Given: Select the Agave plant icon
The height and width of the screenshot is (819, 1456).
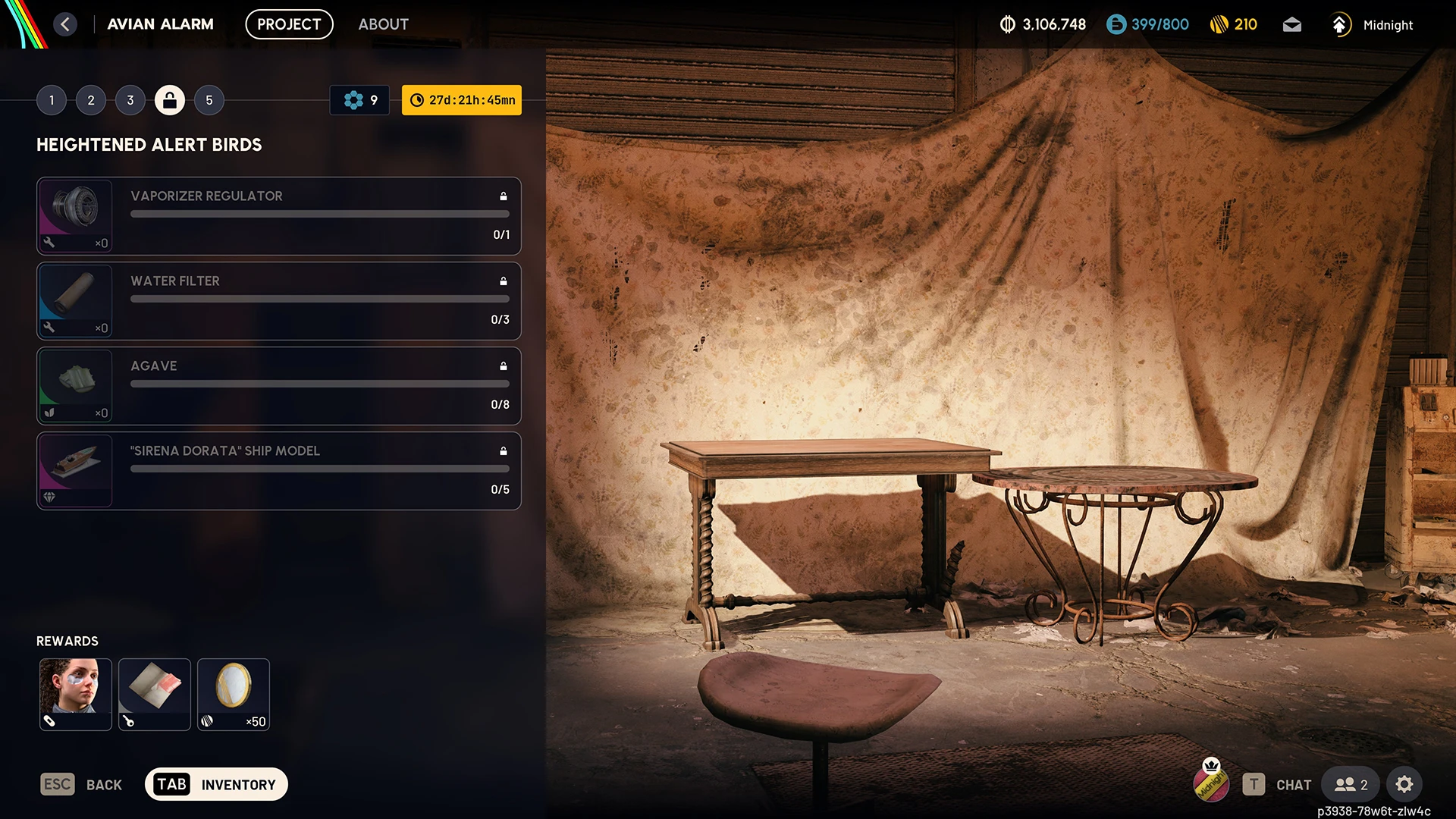Looking at the screenshot, I should [75, 385].
